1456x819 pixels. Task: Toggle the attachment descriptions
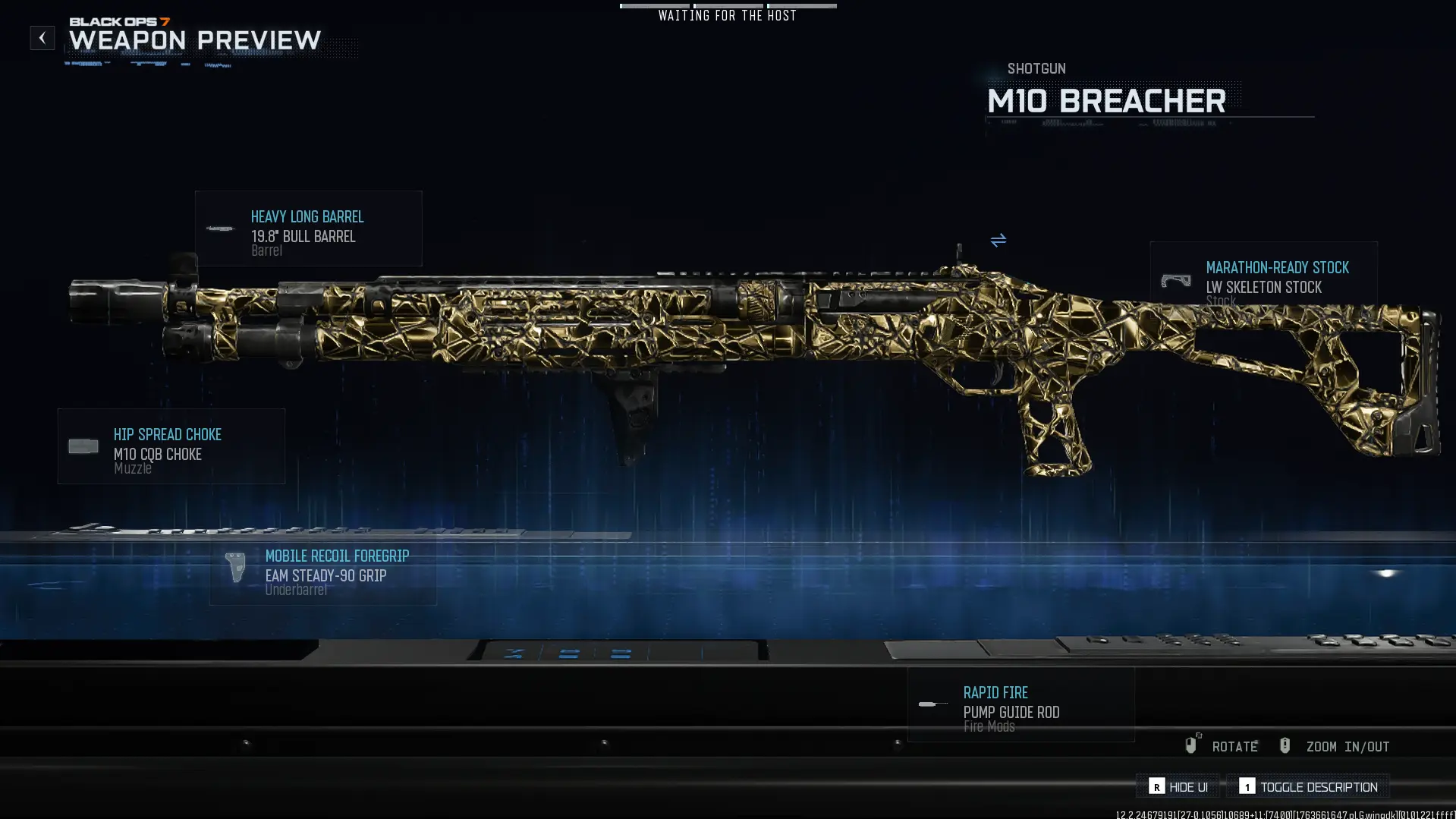pos(1308,787)
